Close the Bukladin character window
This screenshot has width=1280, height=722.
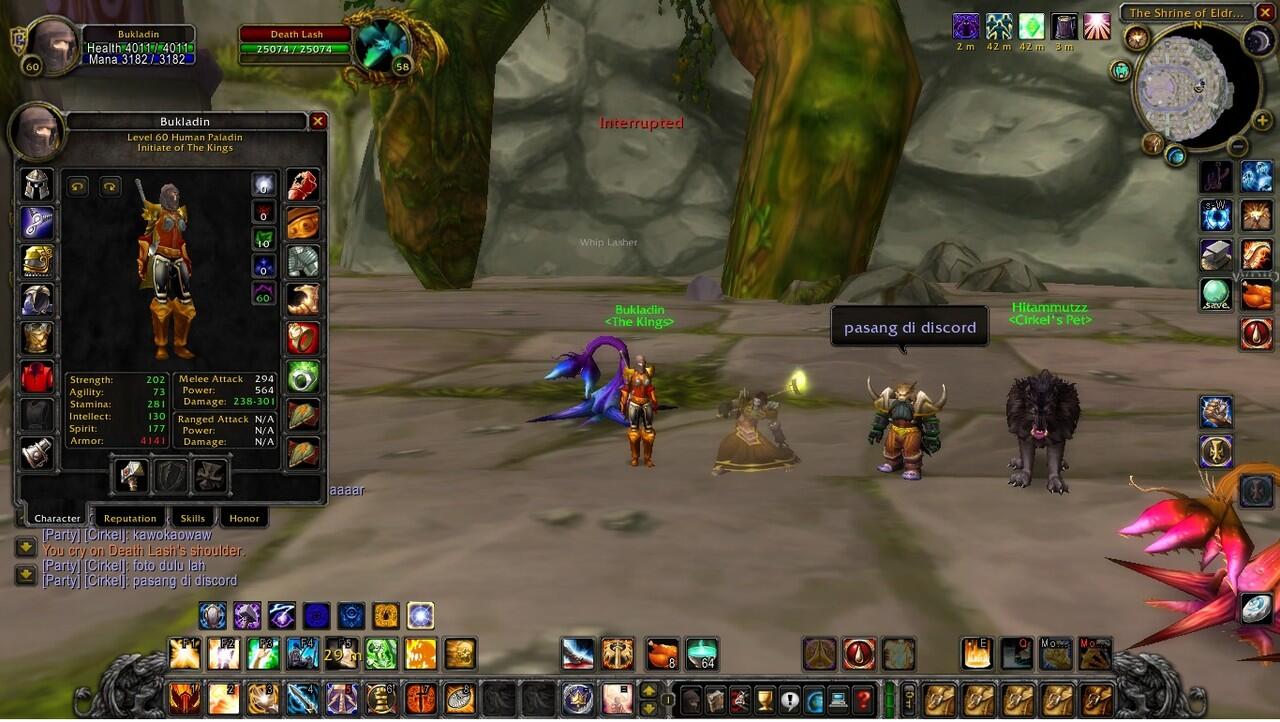(318, 122)
